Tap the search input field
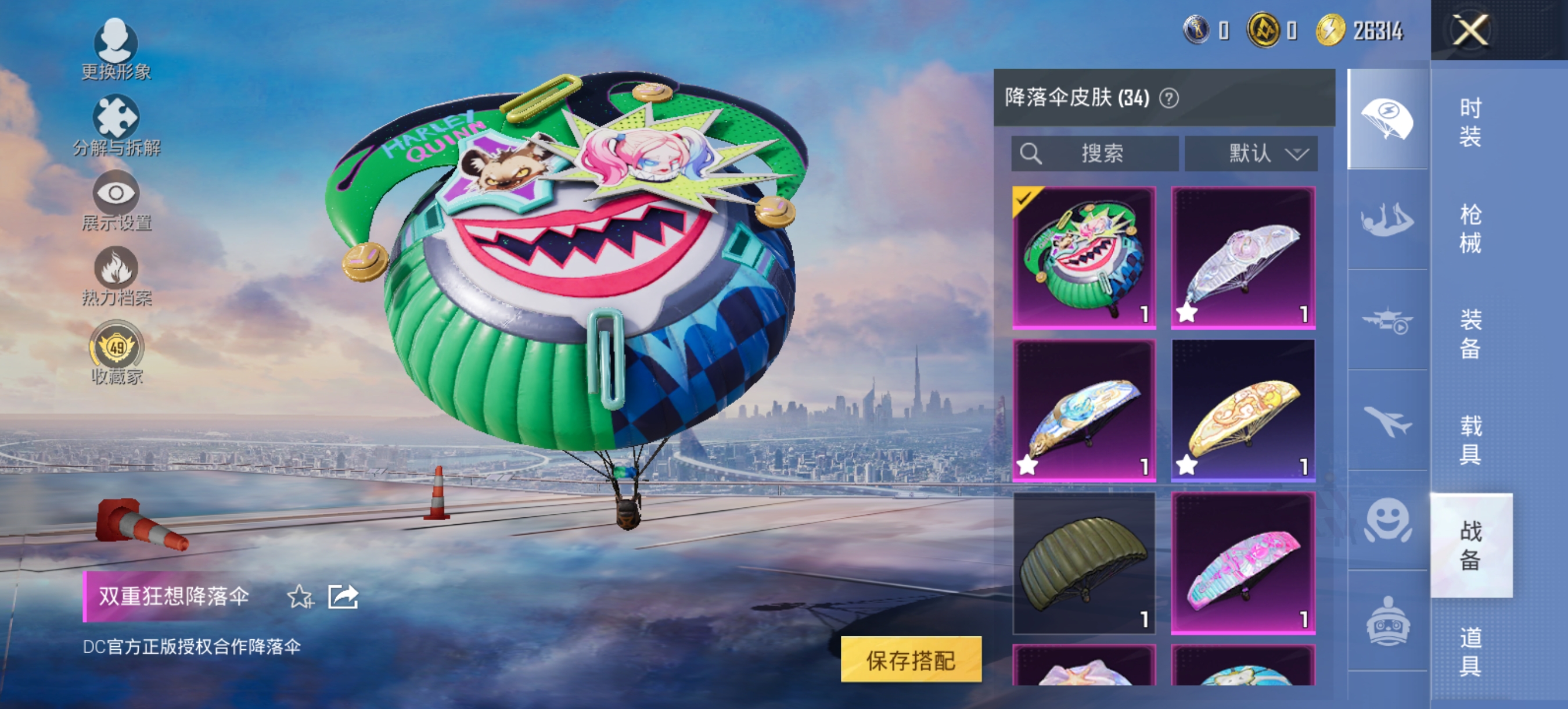Image resolution: width=1568 pixels, height=709 pixels. pos(1096,153)
